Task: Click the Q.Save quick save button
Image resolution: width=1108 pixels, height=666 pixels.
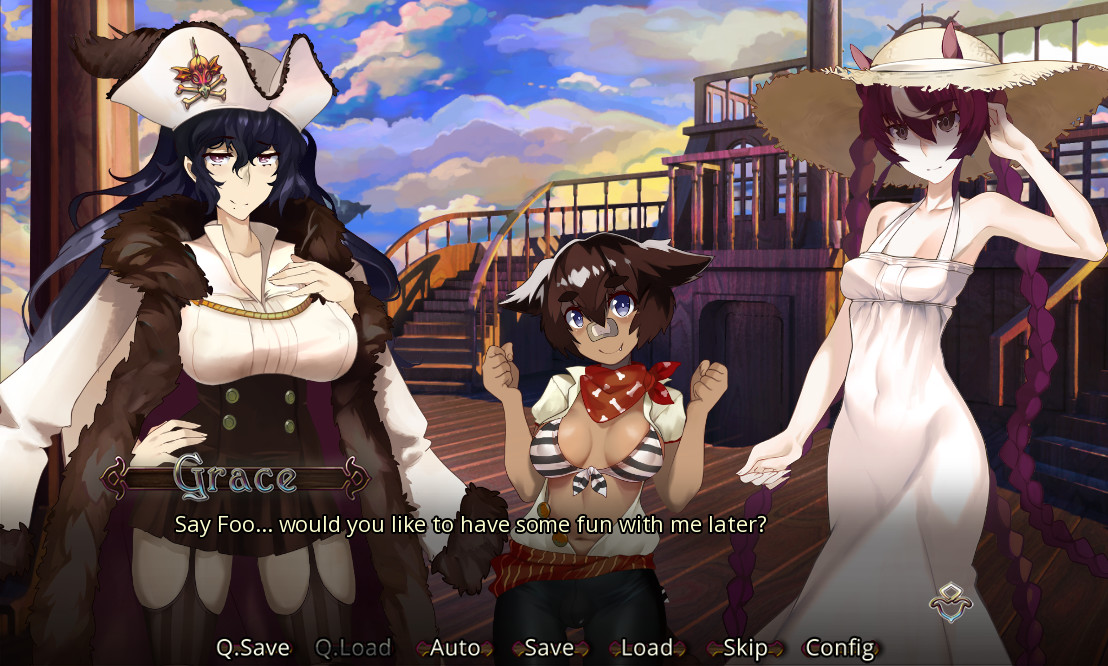Action: pyautogui.click(x=253, y=648)
